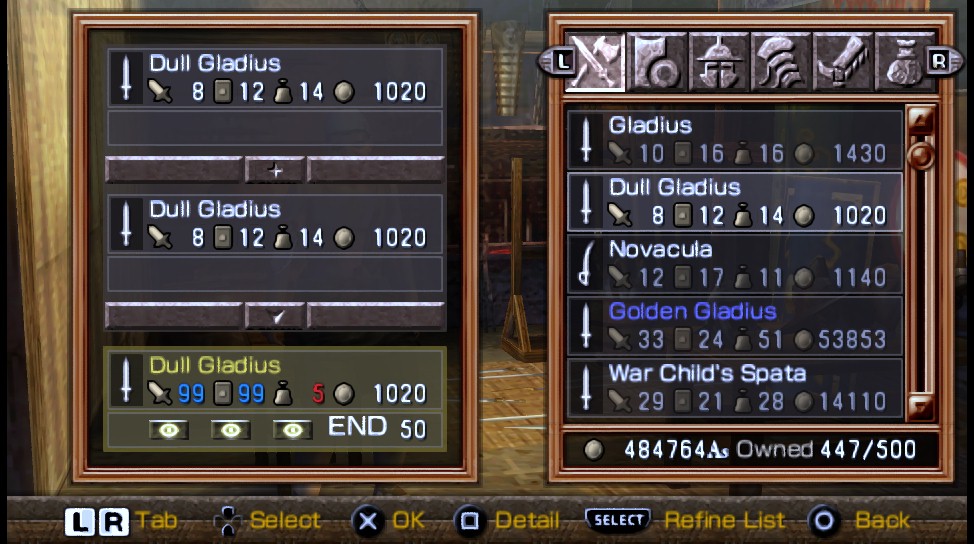
Task: Open the shield category tab
Action: [x=657, y=62]
